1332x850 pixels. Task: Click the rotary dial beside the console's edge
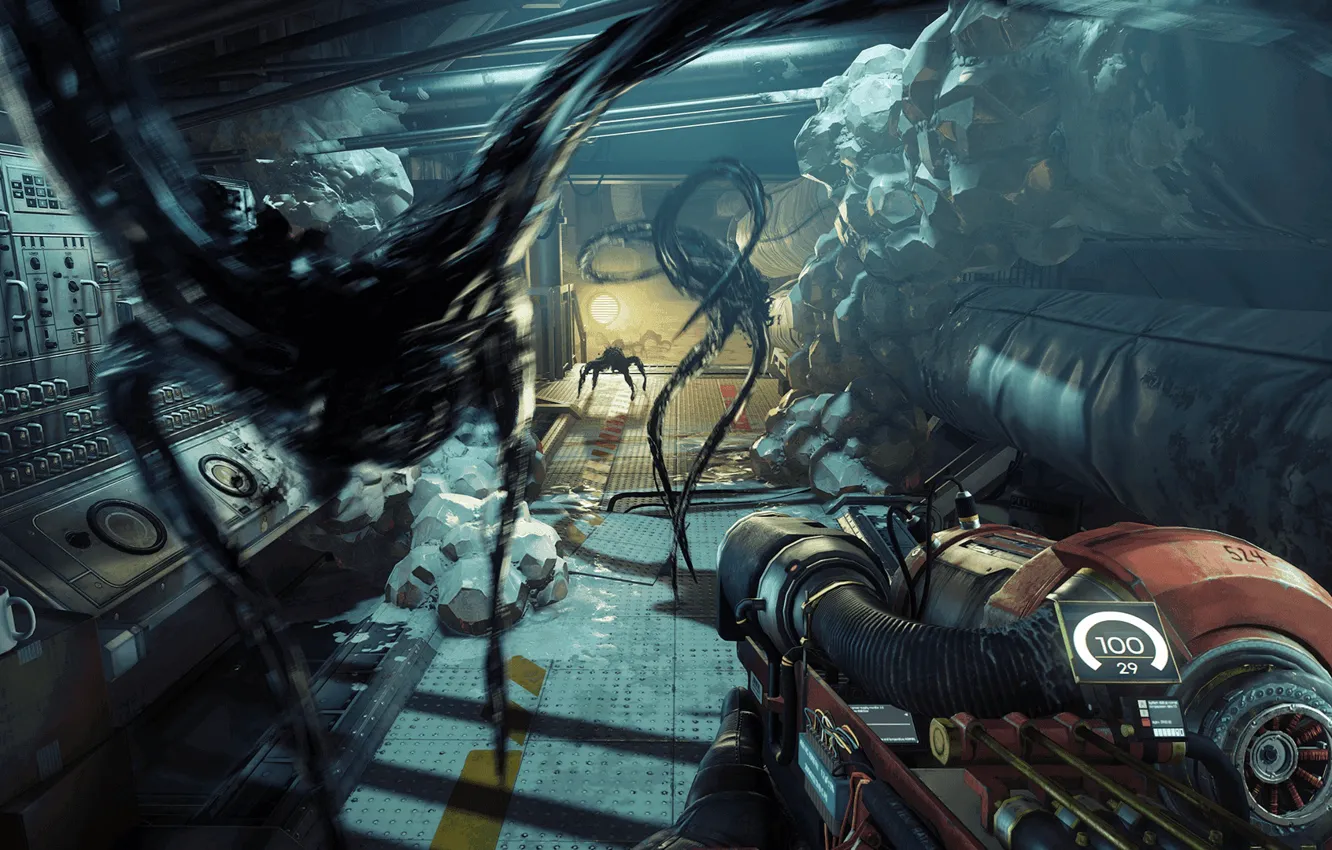pyautogui.click(x=78, y=538)
